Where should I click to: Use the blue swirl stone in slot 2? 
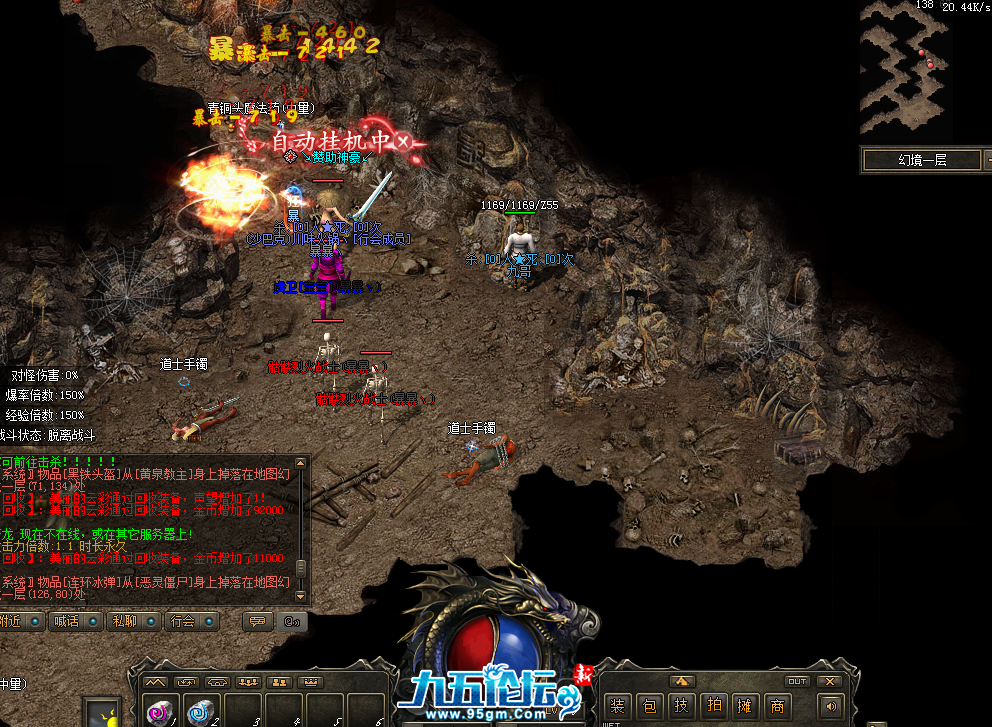(x=201, y=711)
